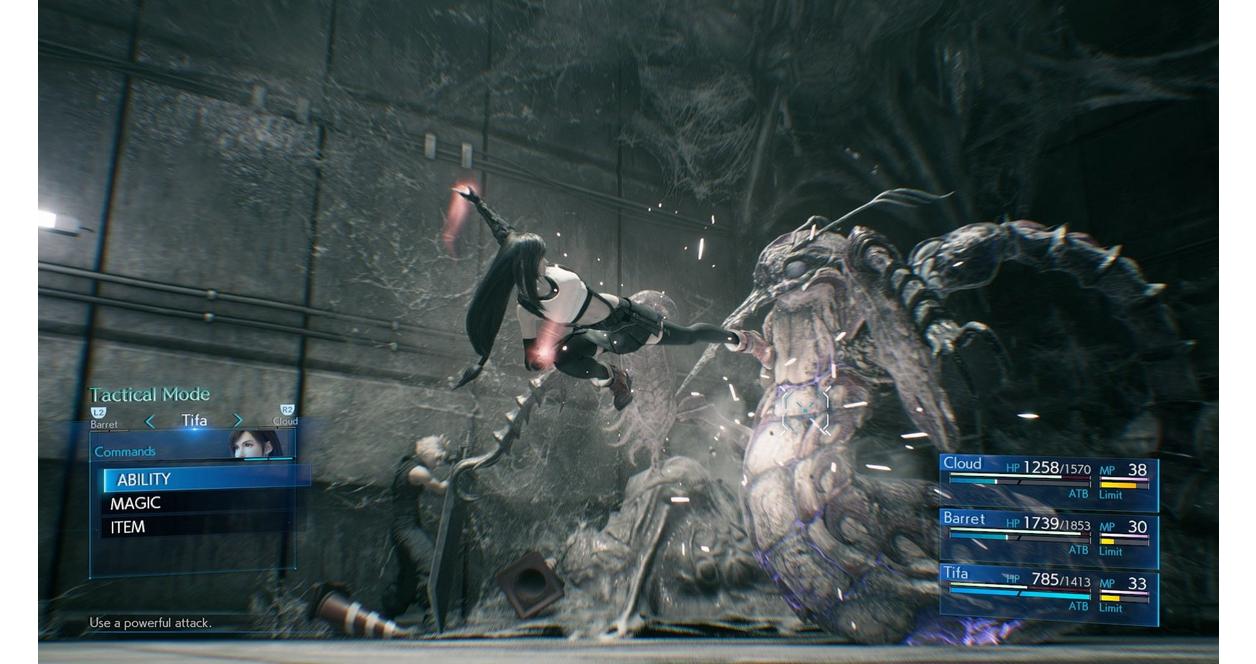Image resolution: width=1256 pixels, height=664 pixels.
Task: Click the right arrow beside Tifa's name
Action: (x=238, y=421)
